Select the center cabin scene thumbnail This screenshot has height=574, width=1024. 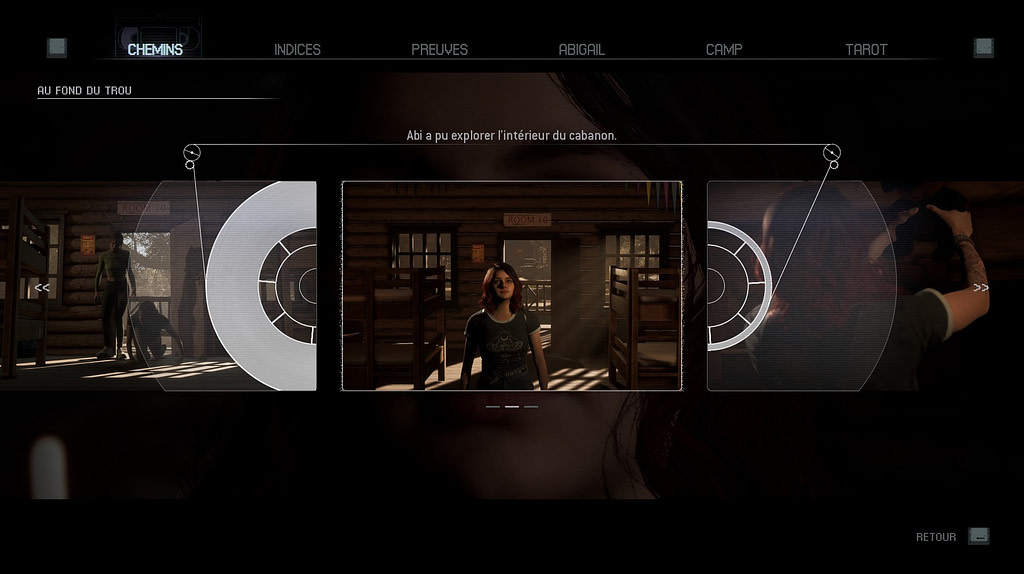(512, 286)
